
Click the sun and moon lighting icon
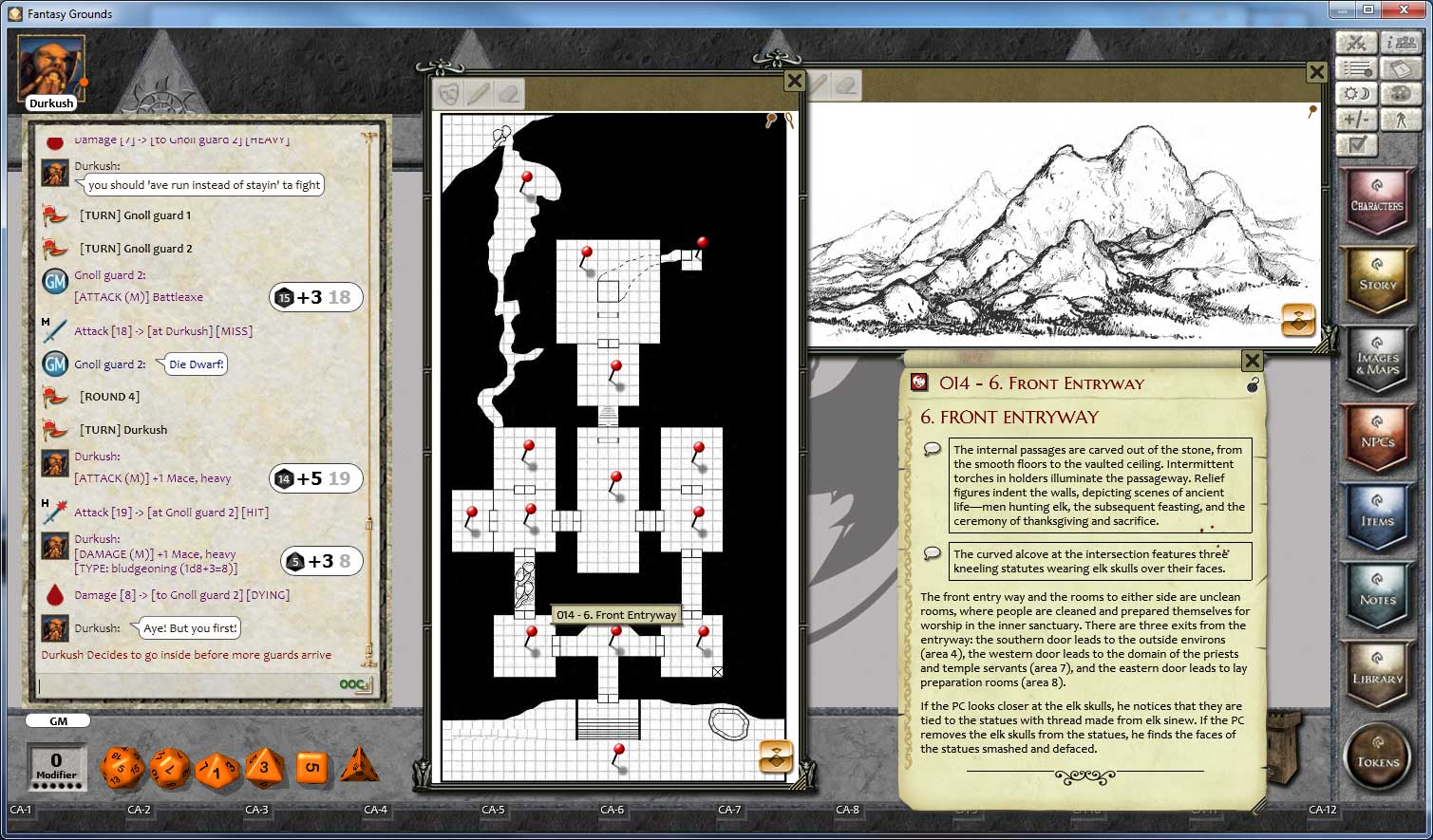click(1357, 93)
